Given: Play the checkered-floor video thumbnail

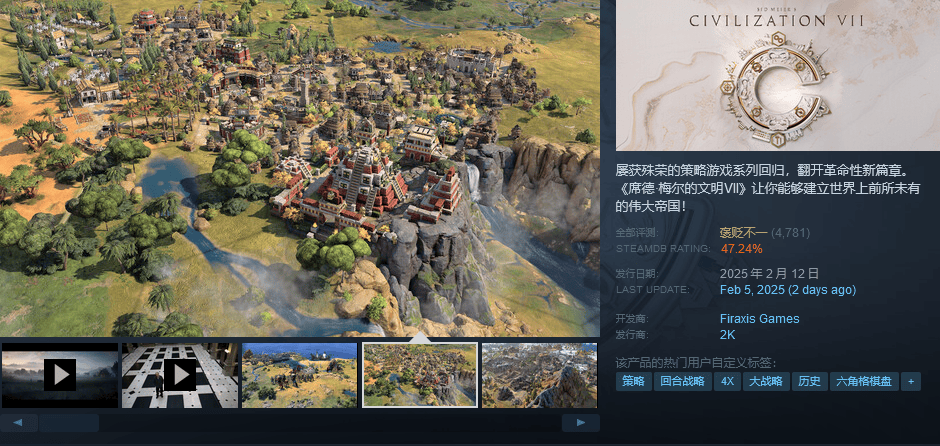Looking at the screenshot, I should tap(180, 375).
